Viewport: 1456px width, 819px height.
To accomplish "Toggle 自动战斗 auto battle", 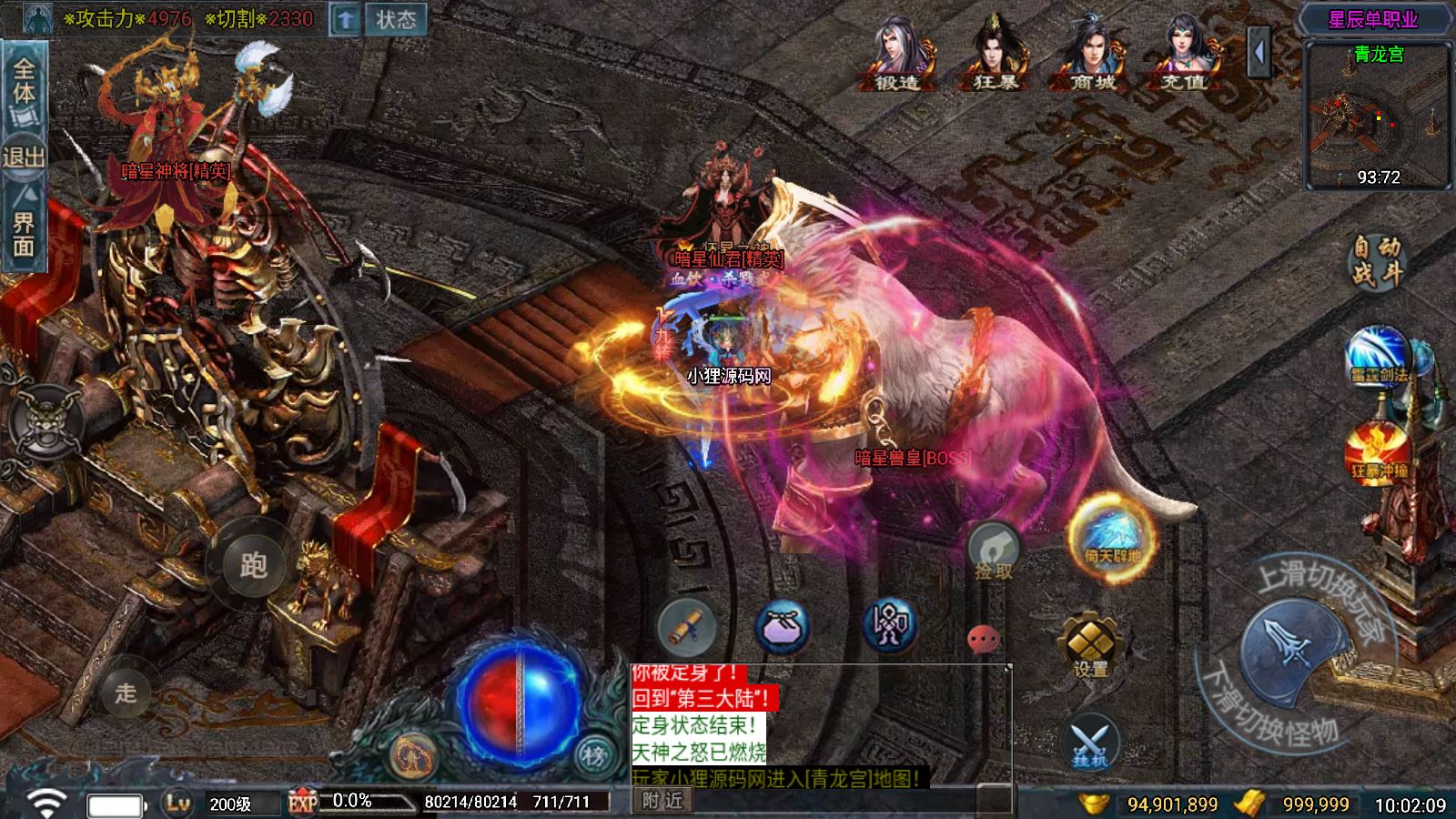I will [x=1375, y=260].
